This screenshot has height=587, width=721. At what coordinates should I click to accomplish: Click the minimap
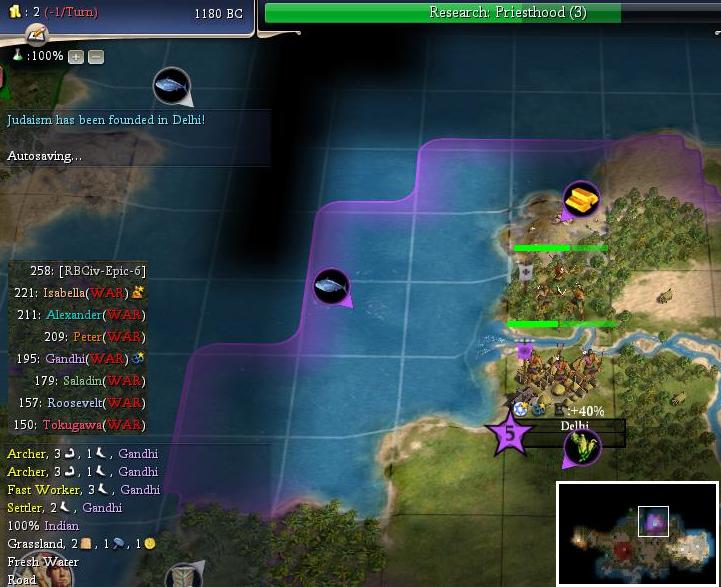pyautogui.click(x=637, y=533)
